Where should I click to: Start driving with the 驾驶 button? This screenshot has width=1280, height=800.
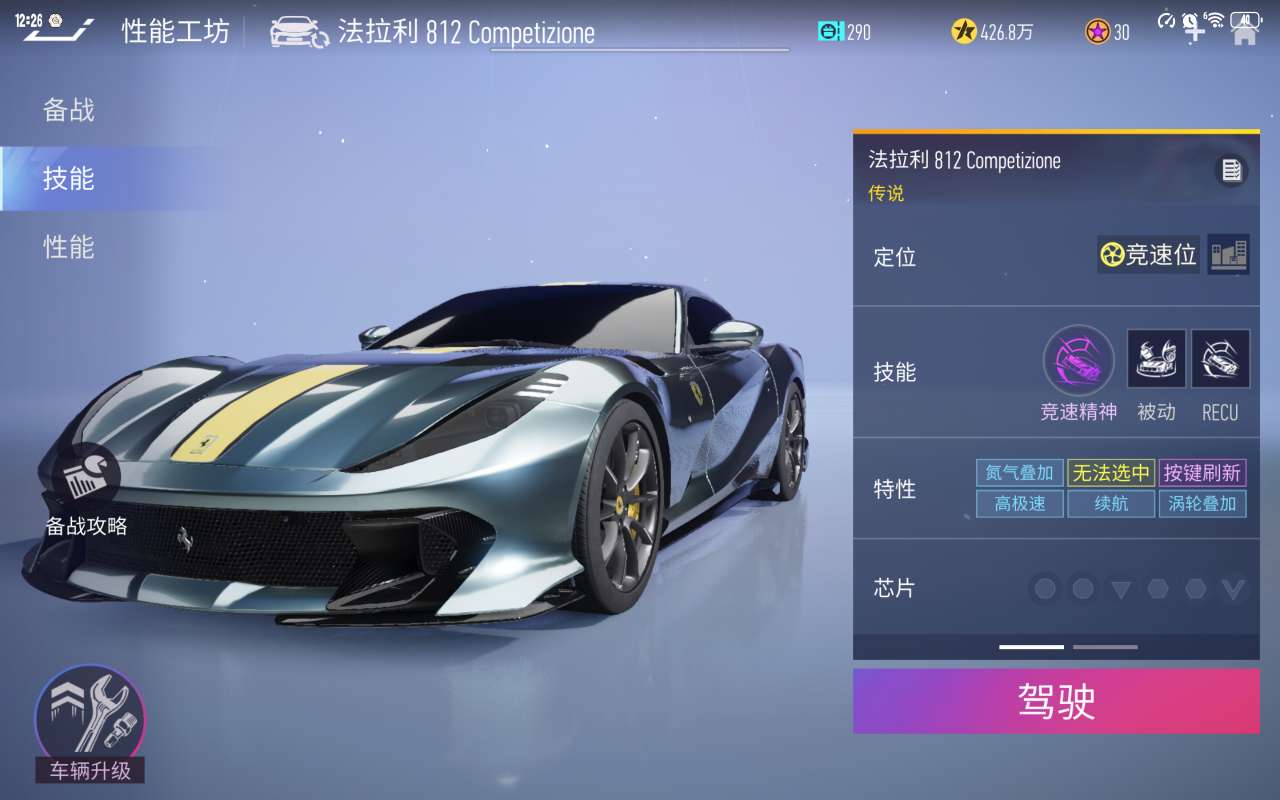pos(1056,701)
